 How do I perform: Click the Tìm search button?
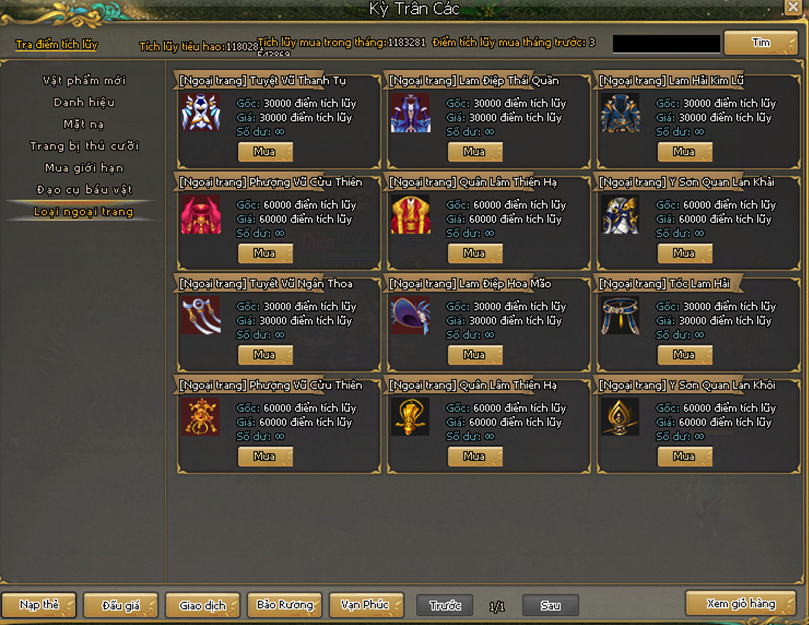click(760, 43)
